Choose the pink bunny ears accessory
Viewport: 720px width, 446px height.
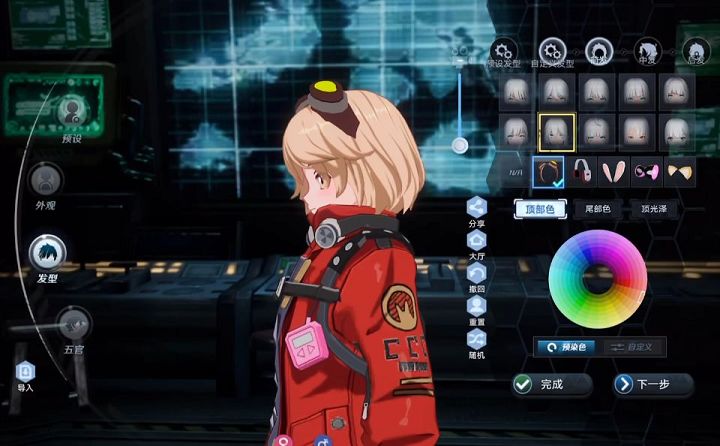[612, 172]
